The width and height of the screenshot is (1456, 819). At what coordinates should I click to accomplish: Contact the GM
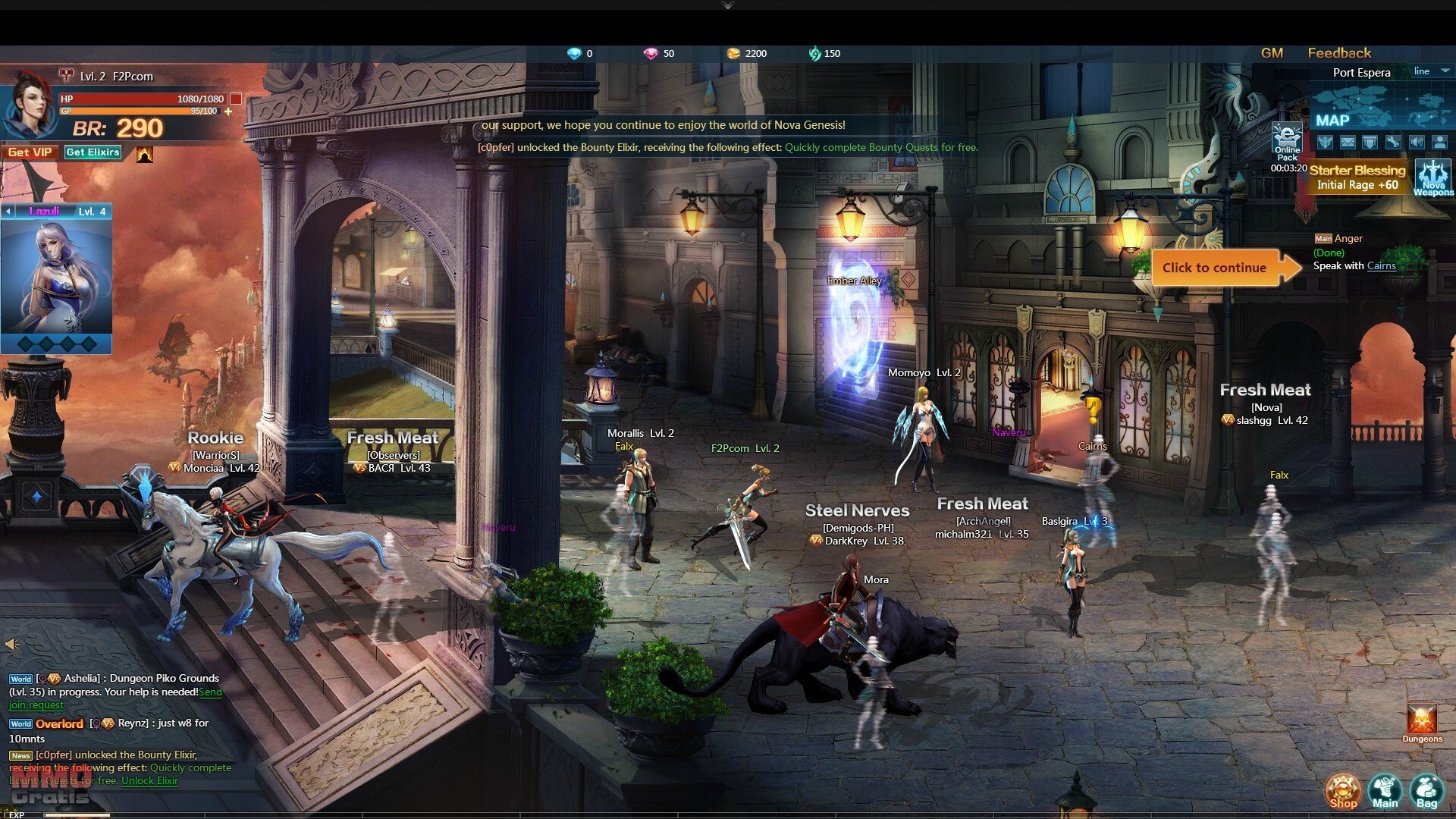click(x=1272, y=53)
